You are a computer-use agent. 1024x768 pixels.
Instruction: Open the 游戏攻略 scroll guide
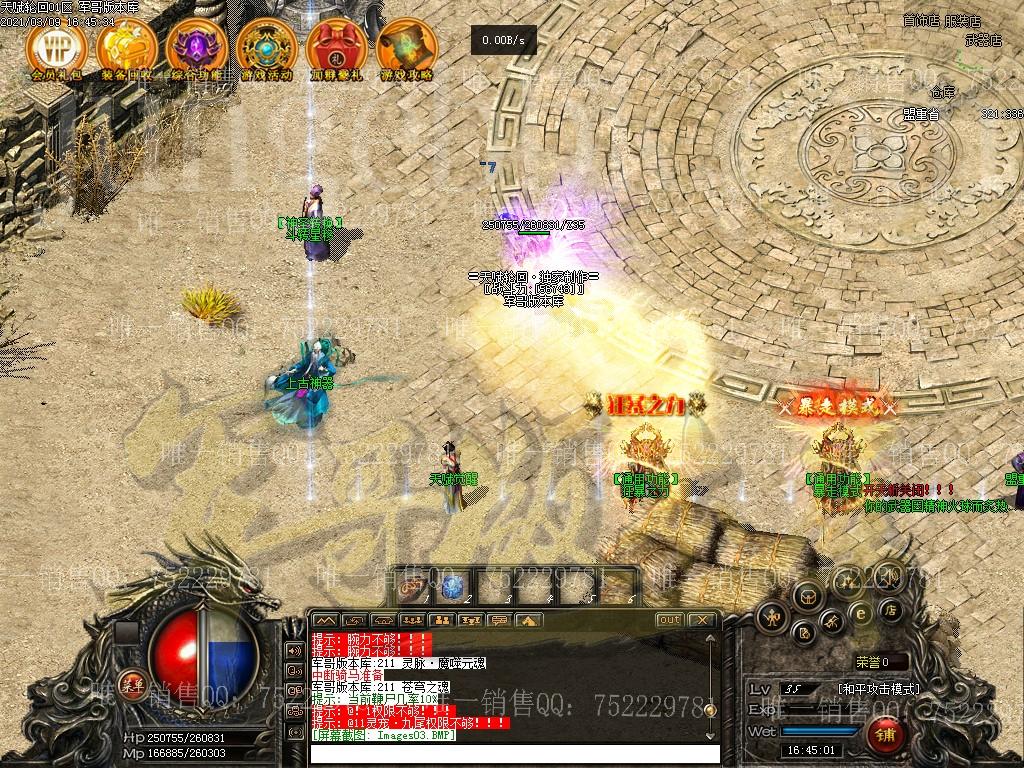[x=406, y=47]
